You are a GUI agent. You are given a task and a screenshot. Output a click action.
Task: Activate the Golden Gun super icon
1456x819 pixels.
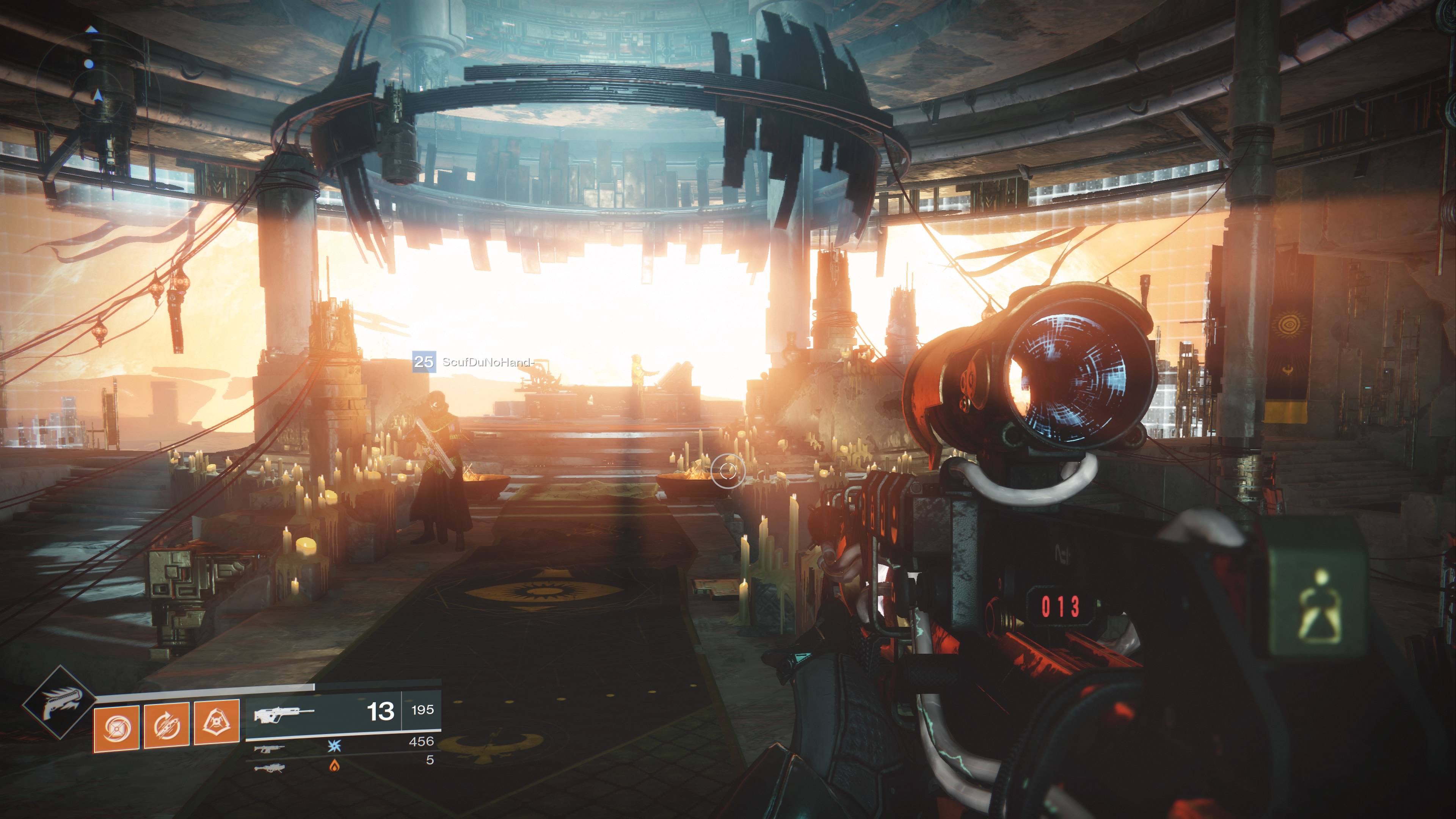tap(59, 703)
